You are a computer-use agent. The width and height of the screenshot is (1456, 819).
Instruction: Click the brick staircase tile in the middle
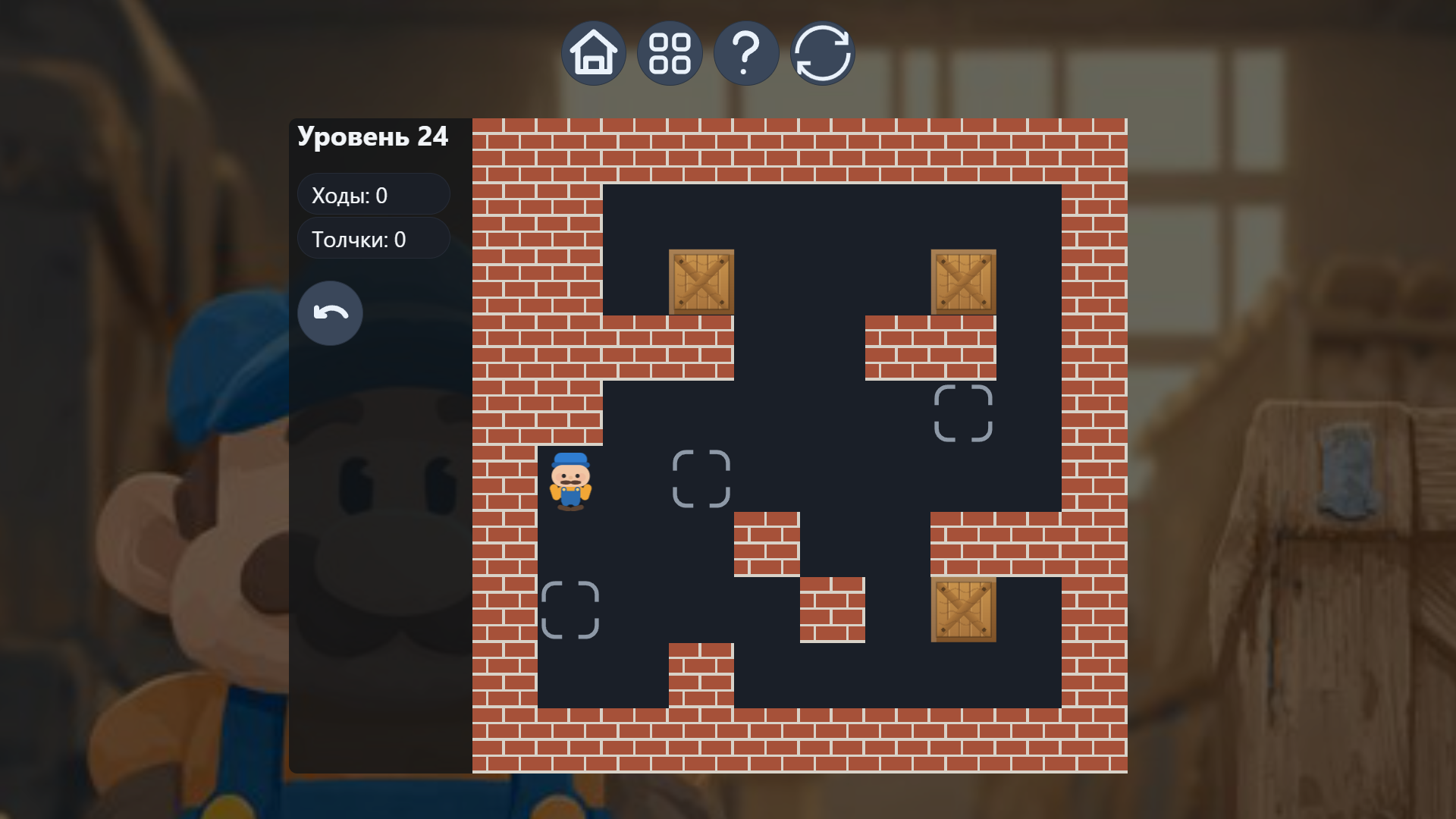[766, 542]
